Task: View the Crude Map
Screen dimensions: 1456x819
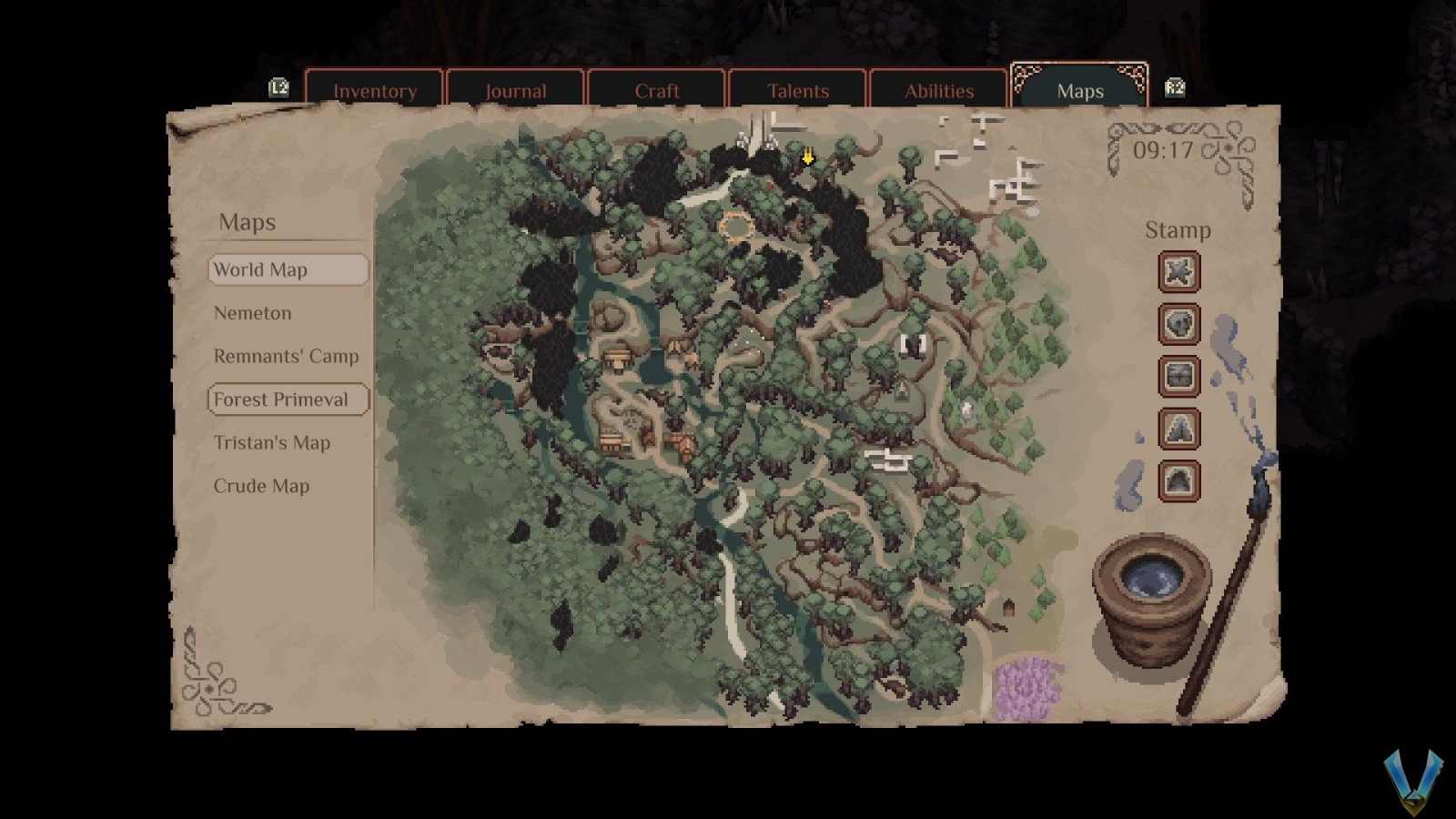Action: (x=260, y=486)
